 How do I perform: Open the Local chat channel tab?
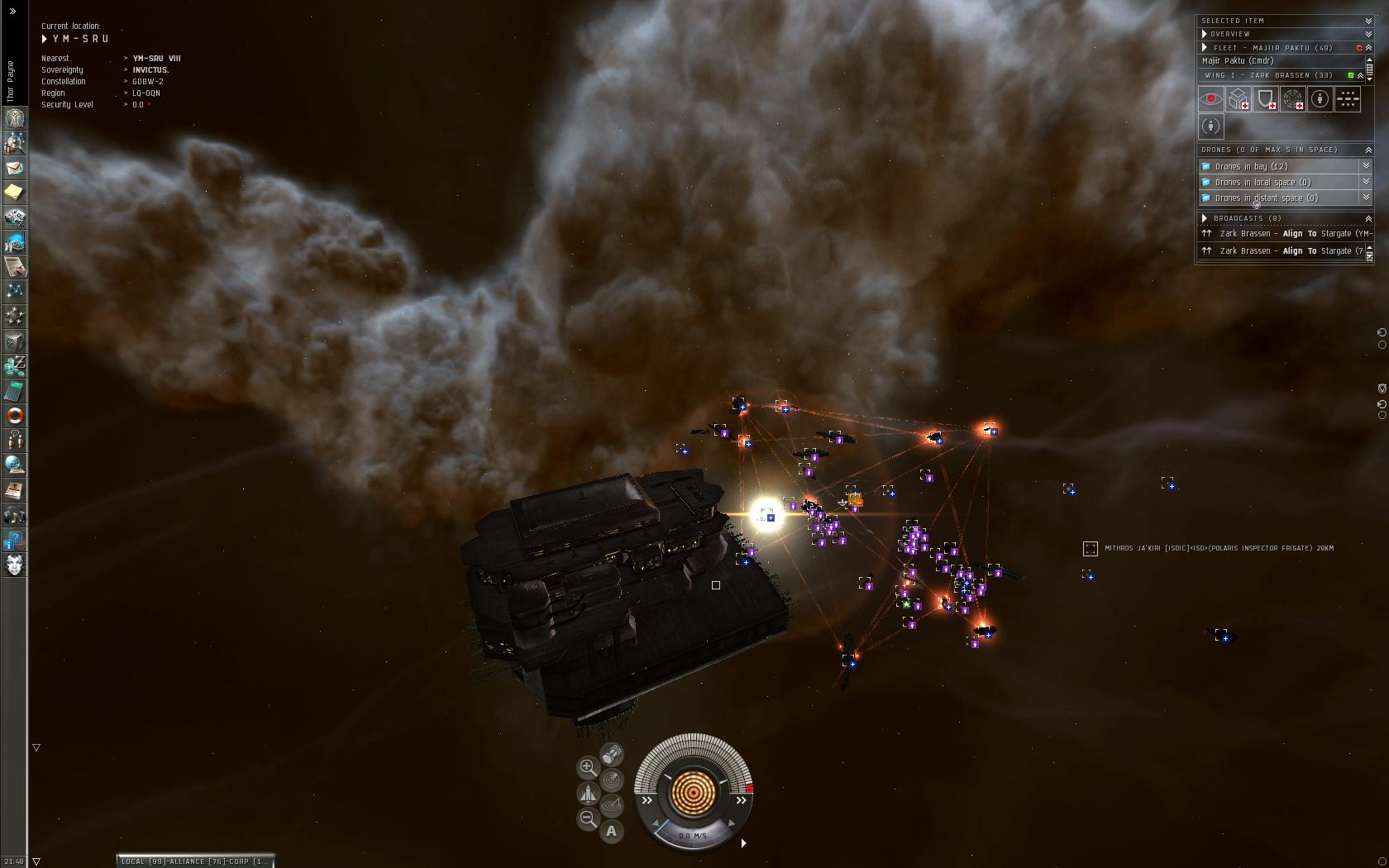click(132, 861)
